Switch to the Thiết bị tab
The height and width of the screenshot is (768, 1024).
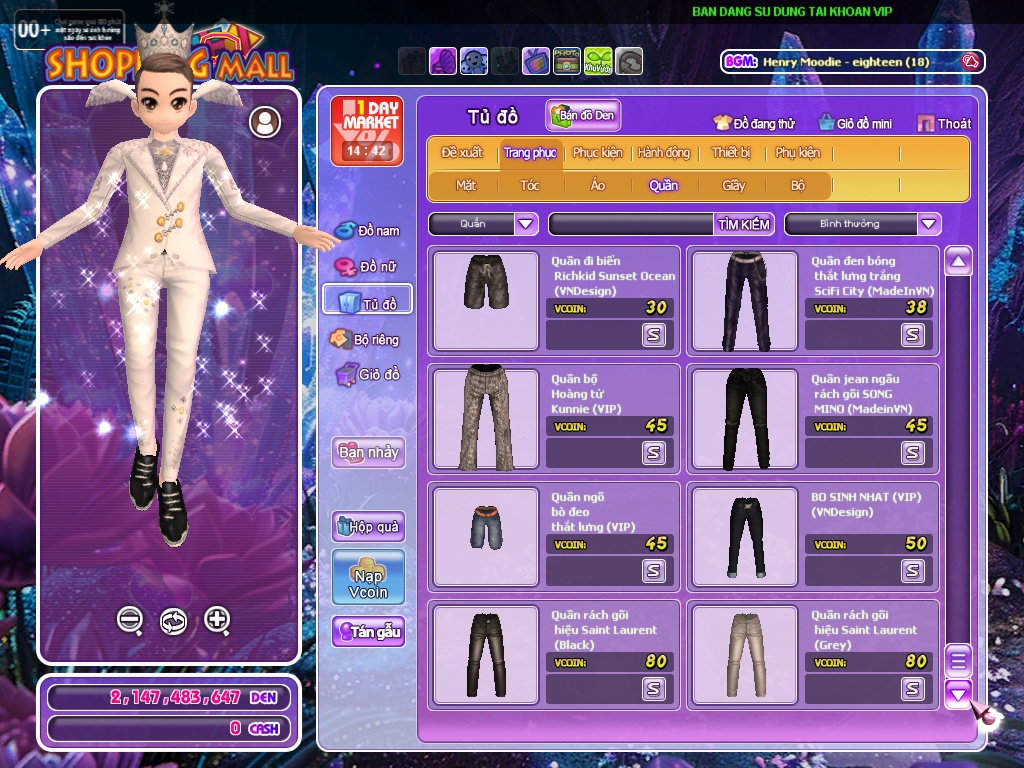731,153
